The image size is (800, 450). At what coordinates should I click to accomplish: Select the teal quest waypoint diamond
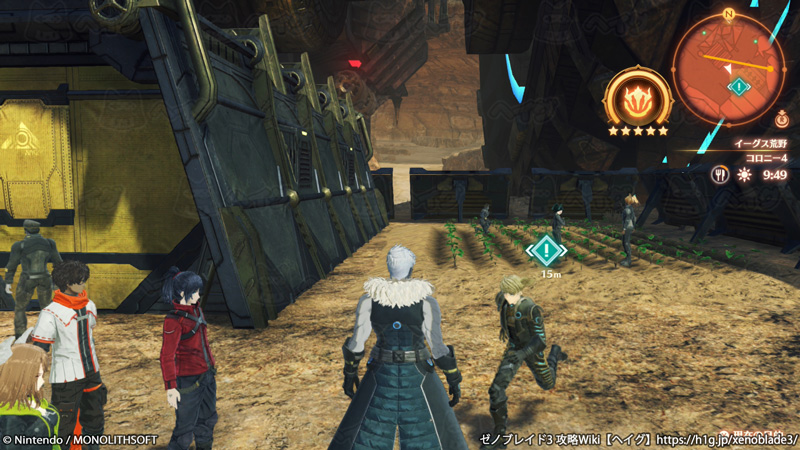pos(546,249)
